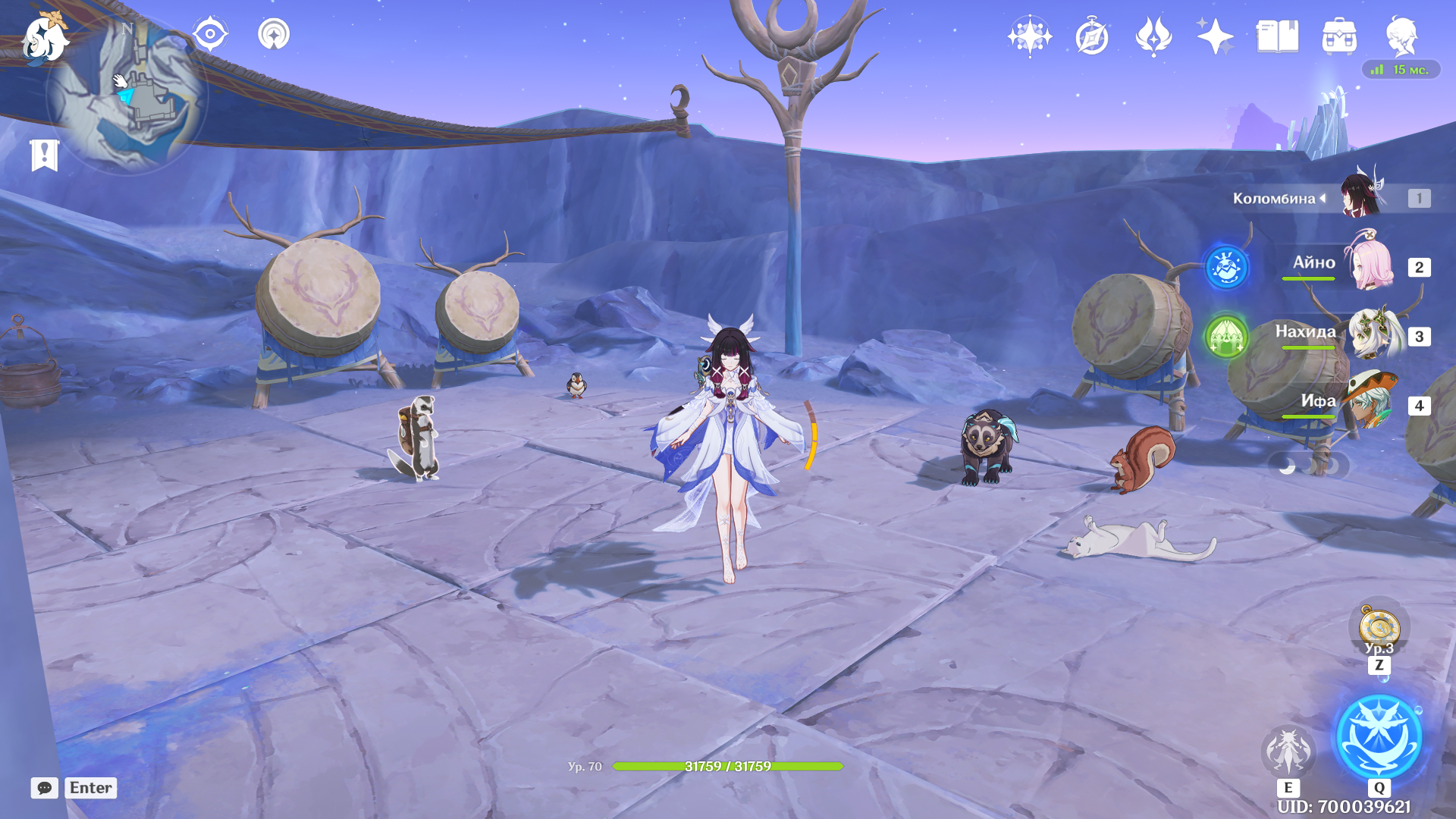Screen dimensions: 1456x819
Task: Open the flame-shaped icon in the top bar
Action: click(x=1153, y=36)
